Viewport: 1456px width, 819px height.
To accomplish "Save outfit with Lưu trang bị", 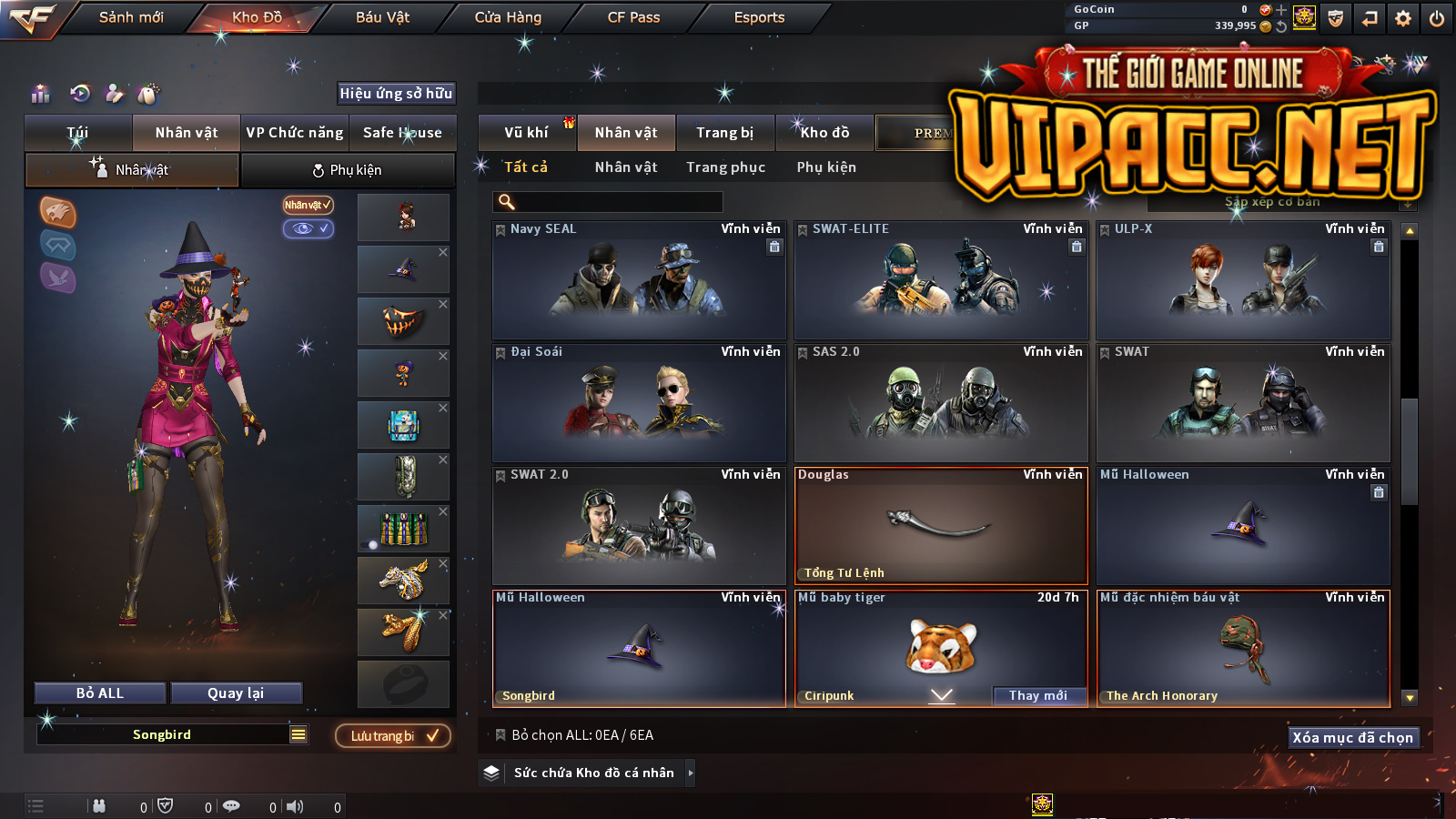I will pyautogui.click(x=393, y=736).
